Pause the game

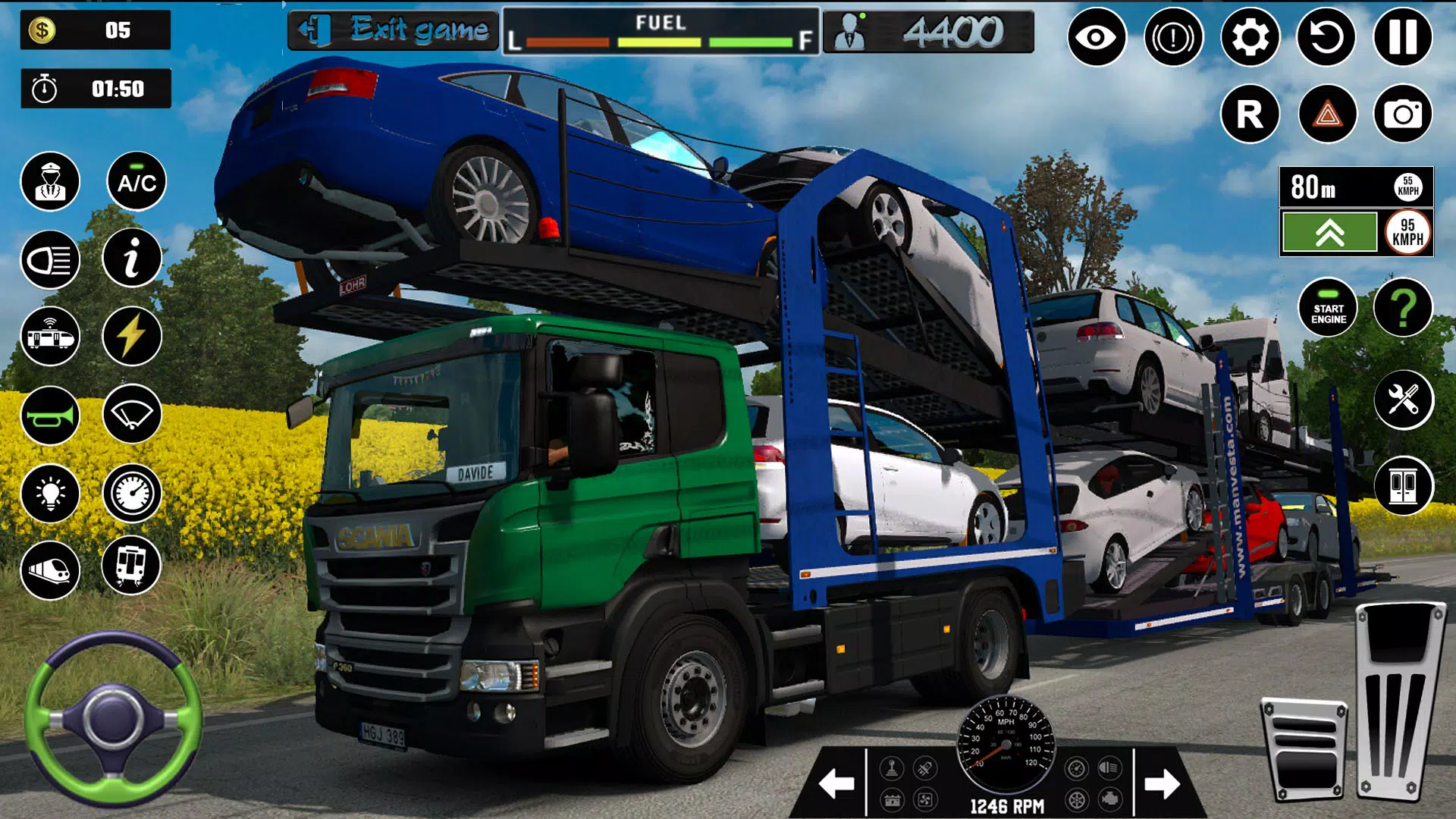[x=1403, y=37]
